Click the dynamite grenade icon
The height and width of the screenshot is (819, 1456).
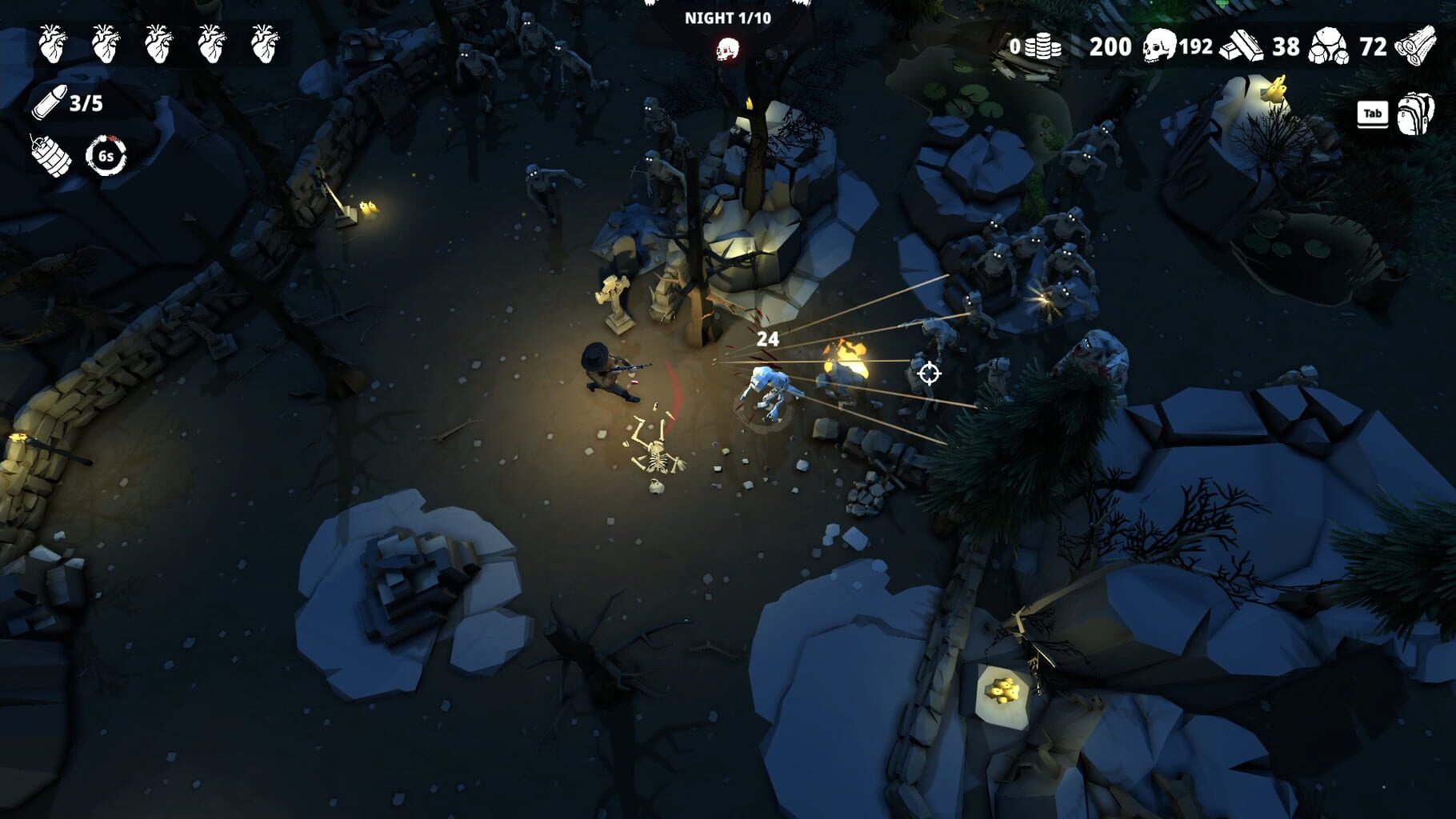50,156
